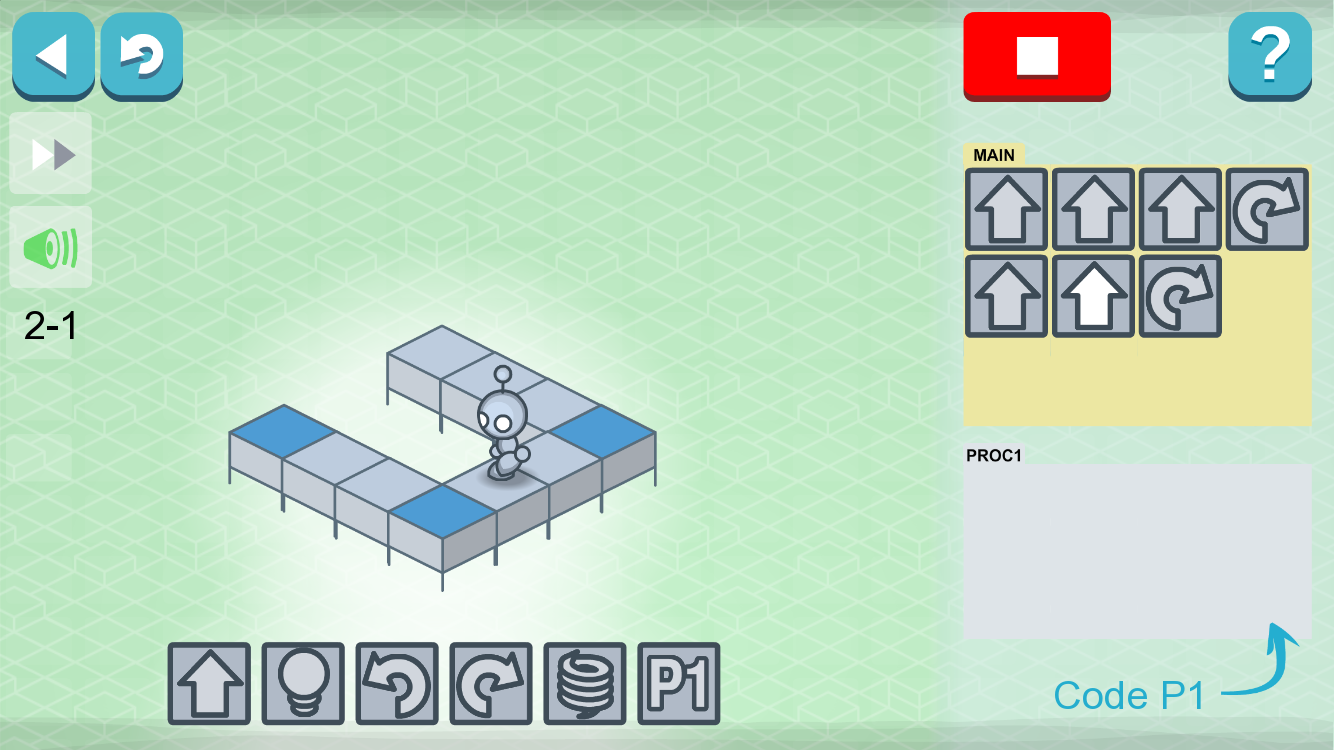This screenshot has width=1334, height=750.
Task: Remove the highlighted forward arrow in MAIN
Action: [1093, 295]
